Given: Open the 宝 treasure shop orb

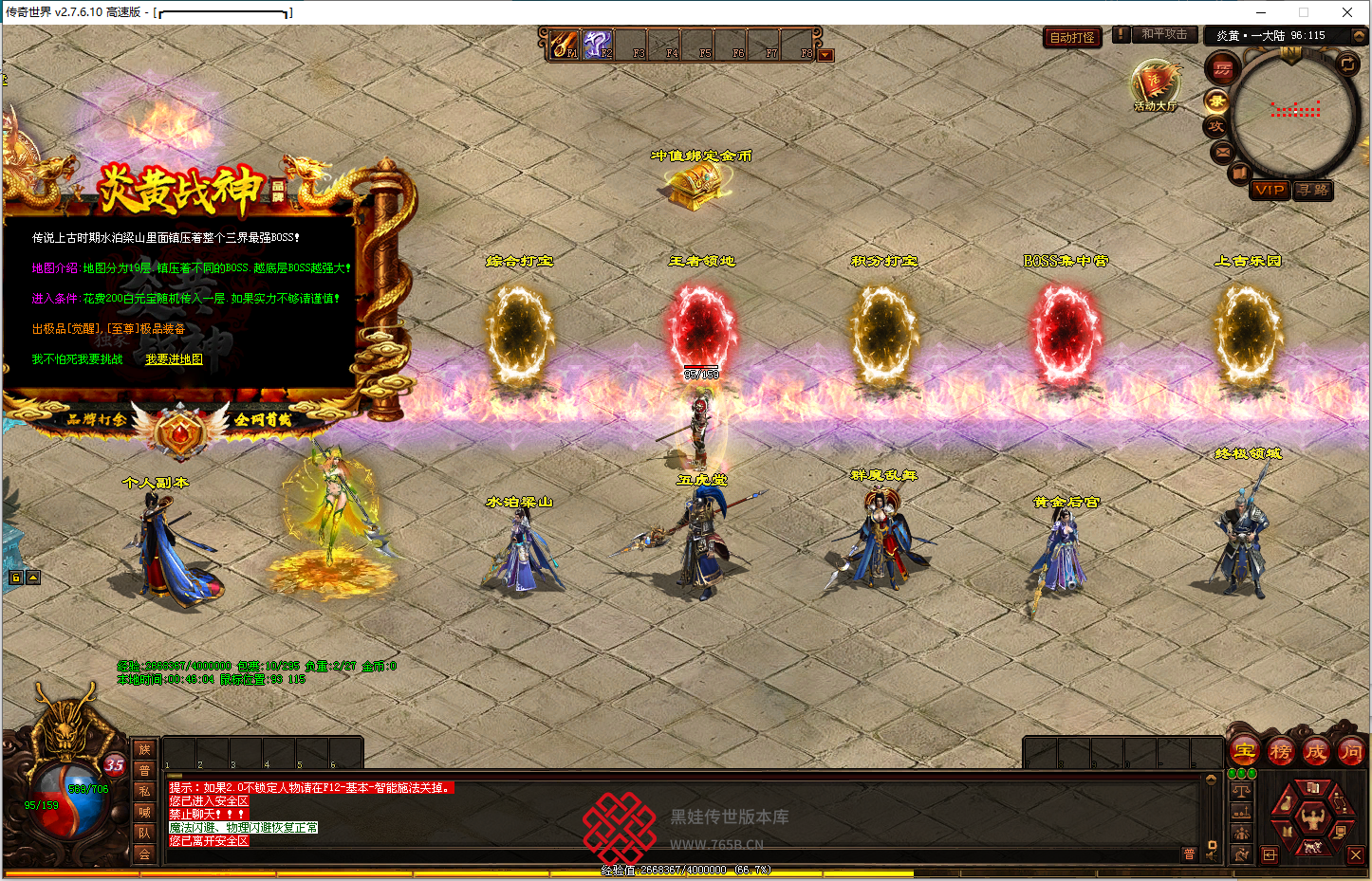Looking at the screenshot, I should (1244, 752).
